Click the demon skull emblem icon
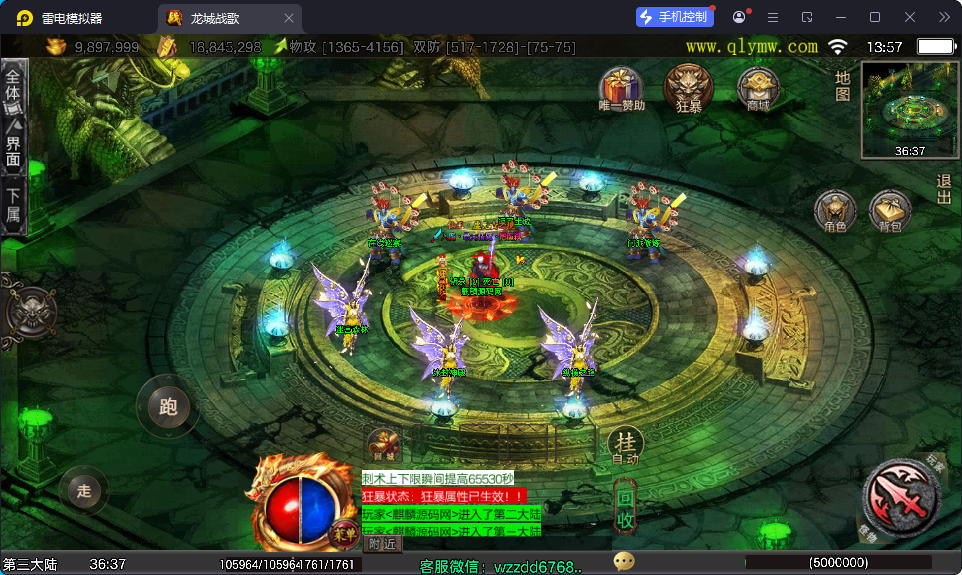The width and height of the screenshot is (962, 575). [31, 313]
